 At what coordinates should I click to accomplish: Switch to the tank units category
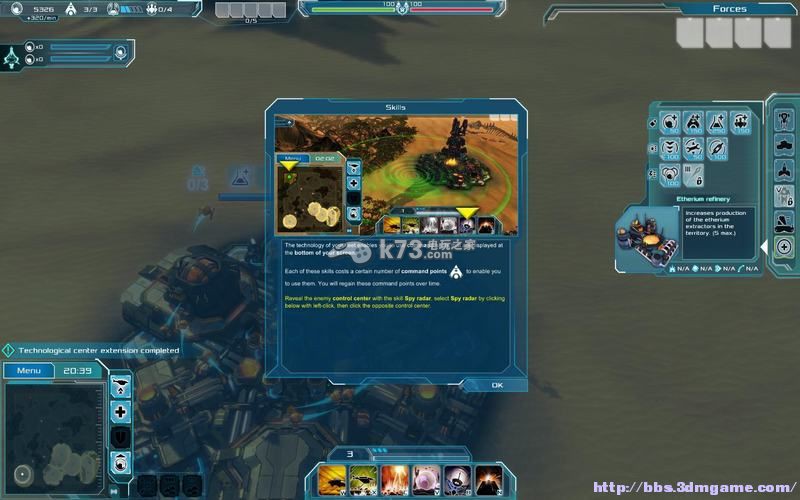click(784, 145)
